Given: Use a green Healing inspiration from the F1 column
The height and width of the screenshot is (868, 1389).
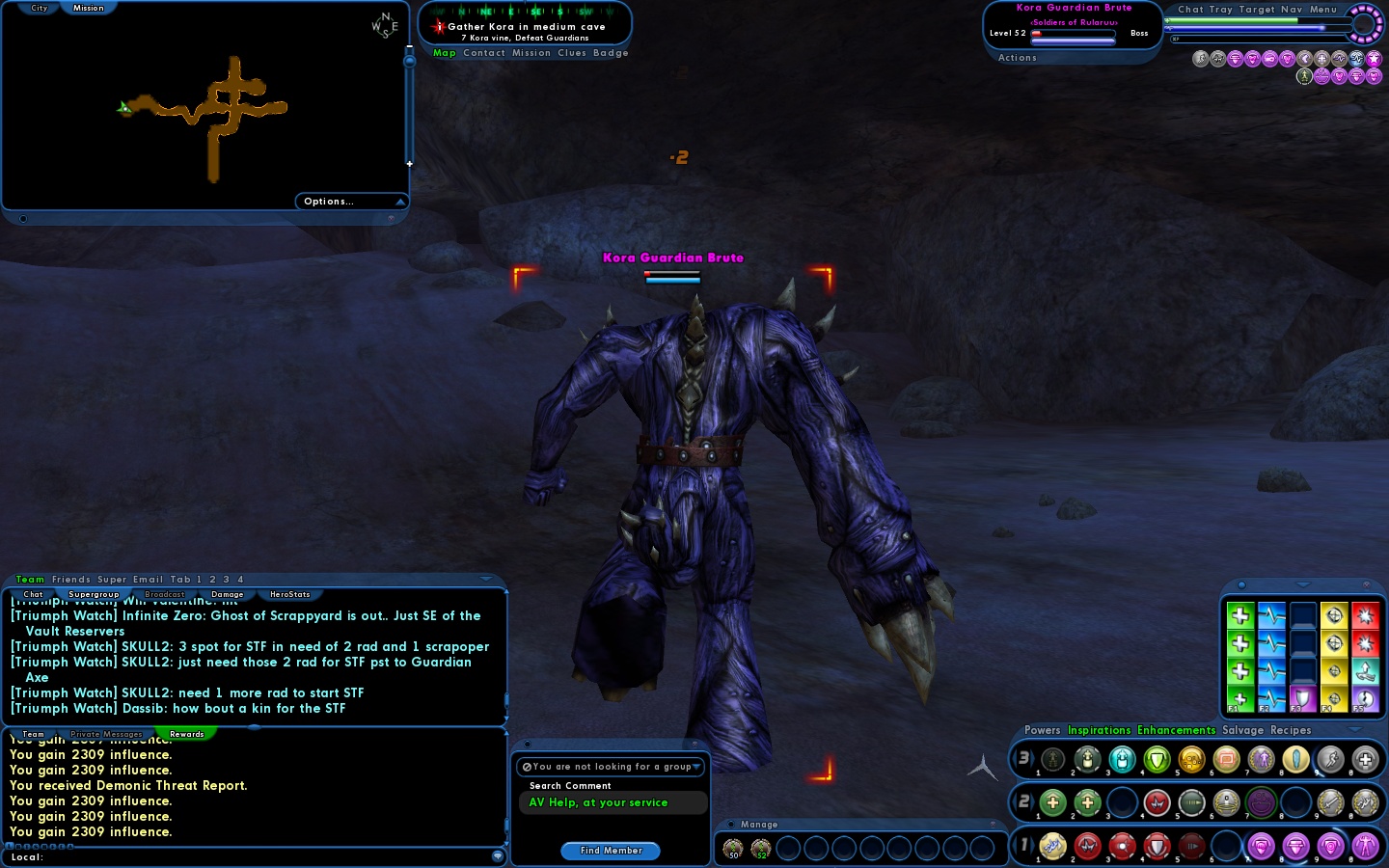Looking at the screenshot, I should [x=1240, y=617].
